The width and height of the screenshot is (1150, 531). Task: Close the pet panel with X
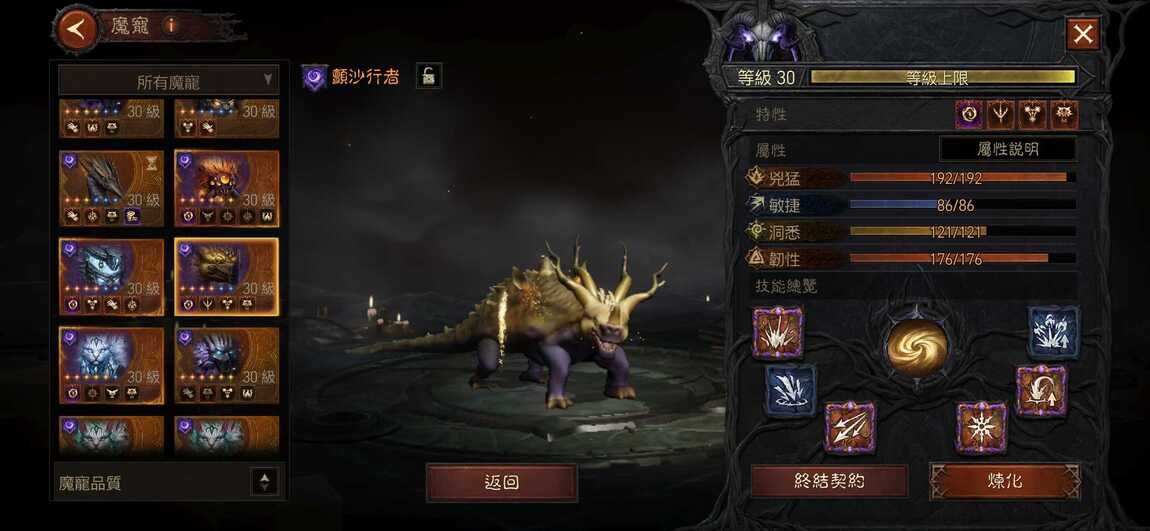coord(1083,35)
